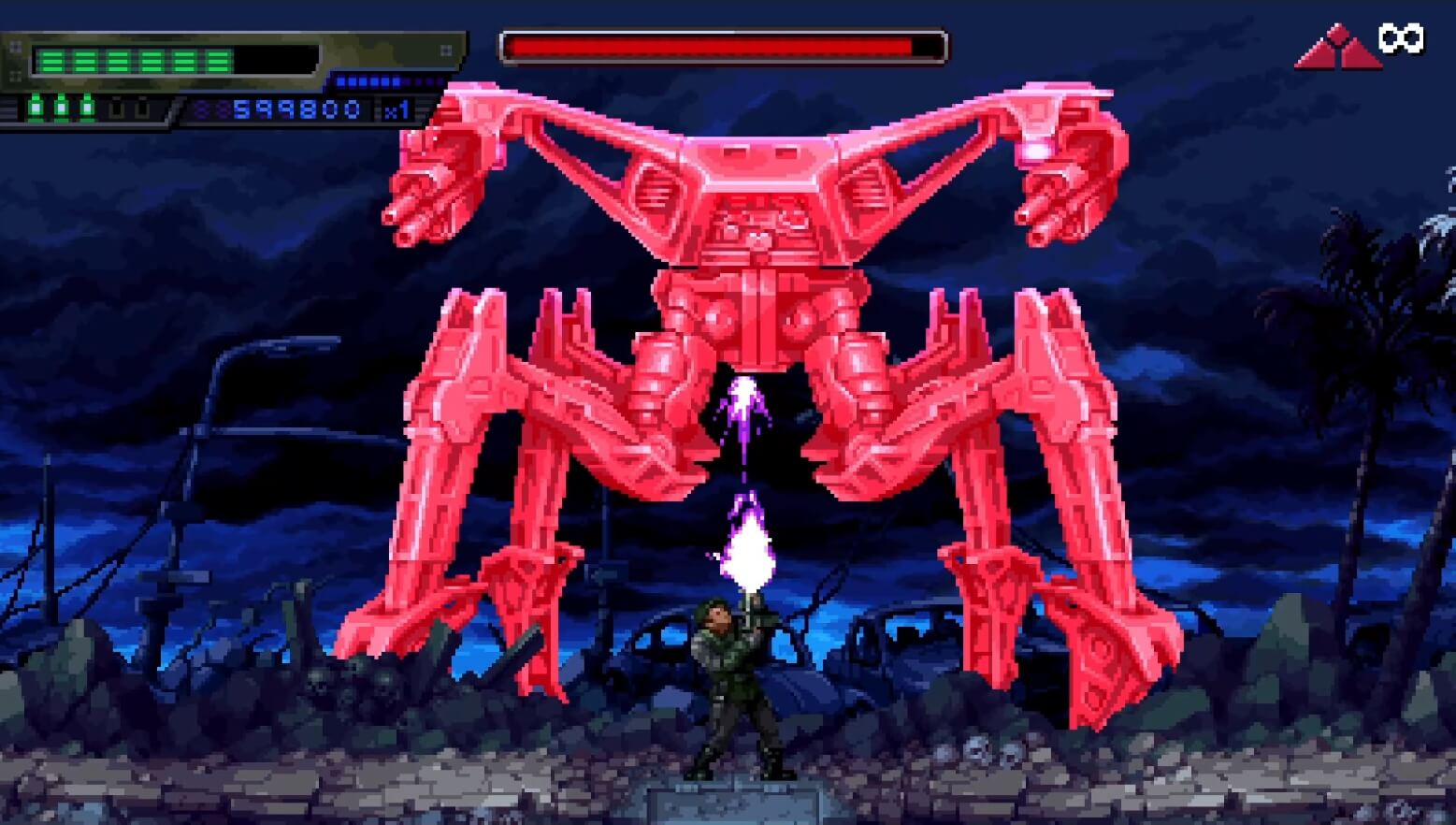Click the x1 score multiplier indicator
Screen dimensions: 1456x825
coord(396,109)
